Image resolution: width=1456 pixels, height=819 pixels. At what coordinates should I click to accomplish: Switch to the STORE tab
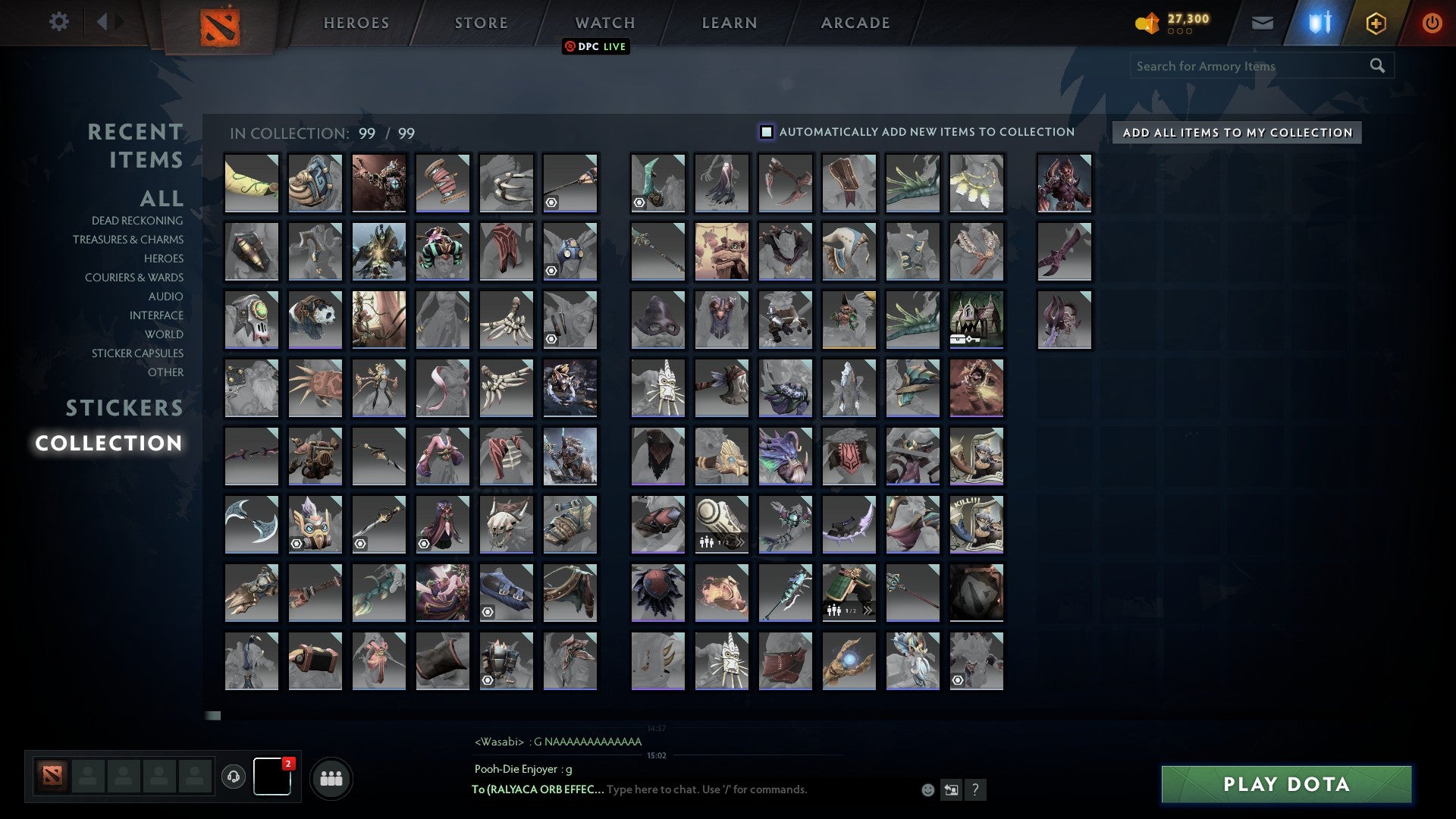(480, 22)
